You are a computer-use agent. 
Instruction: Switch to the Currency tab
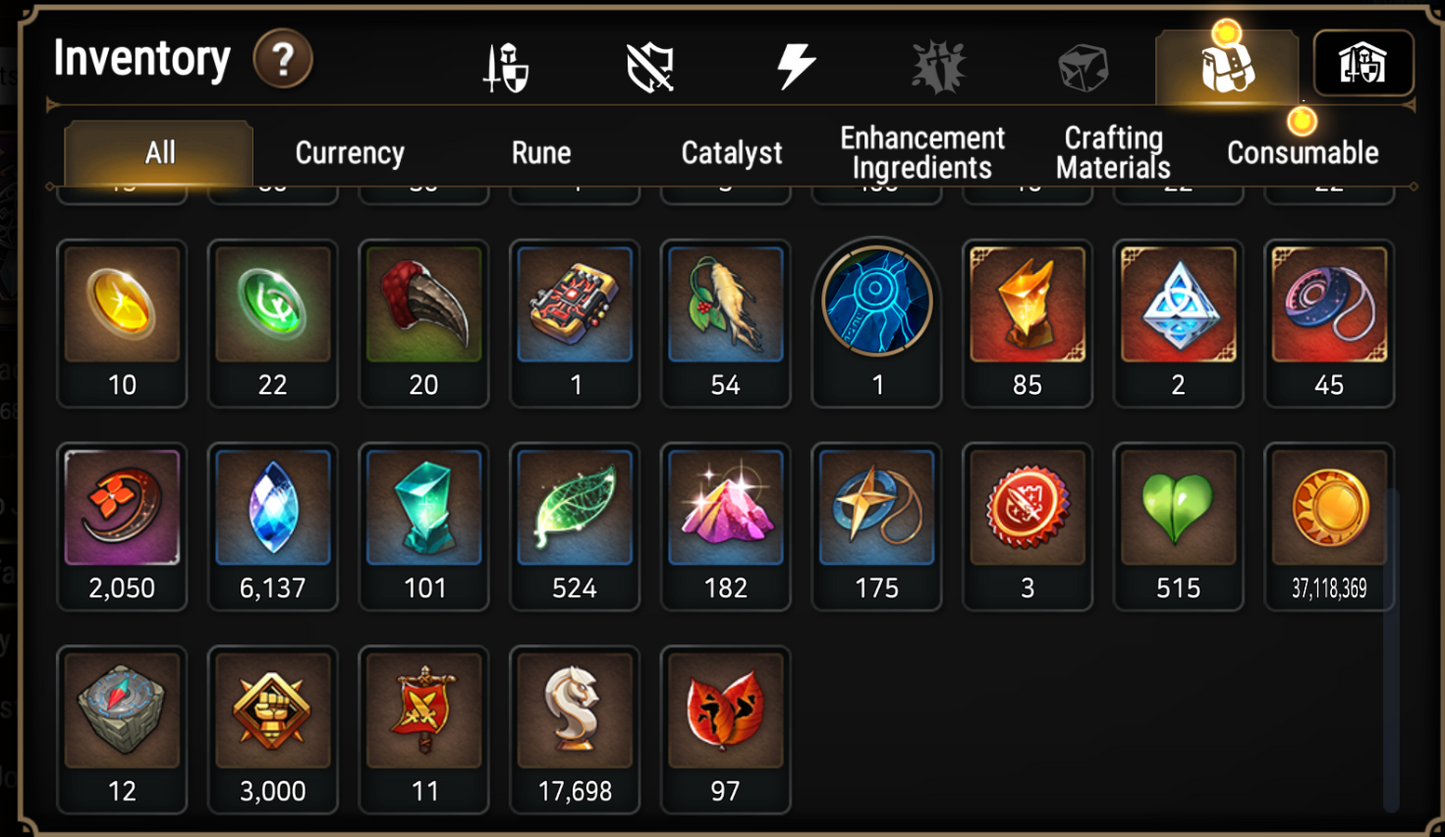pos(349,153)
